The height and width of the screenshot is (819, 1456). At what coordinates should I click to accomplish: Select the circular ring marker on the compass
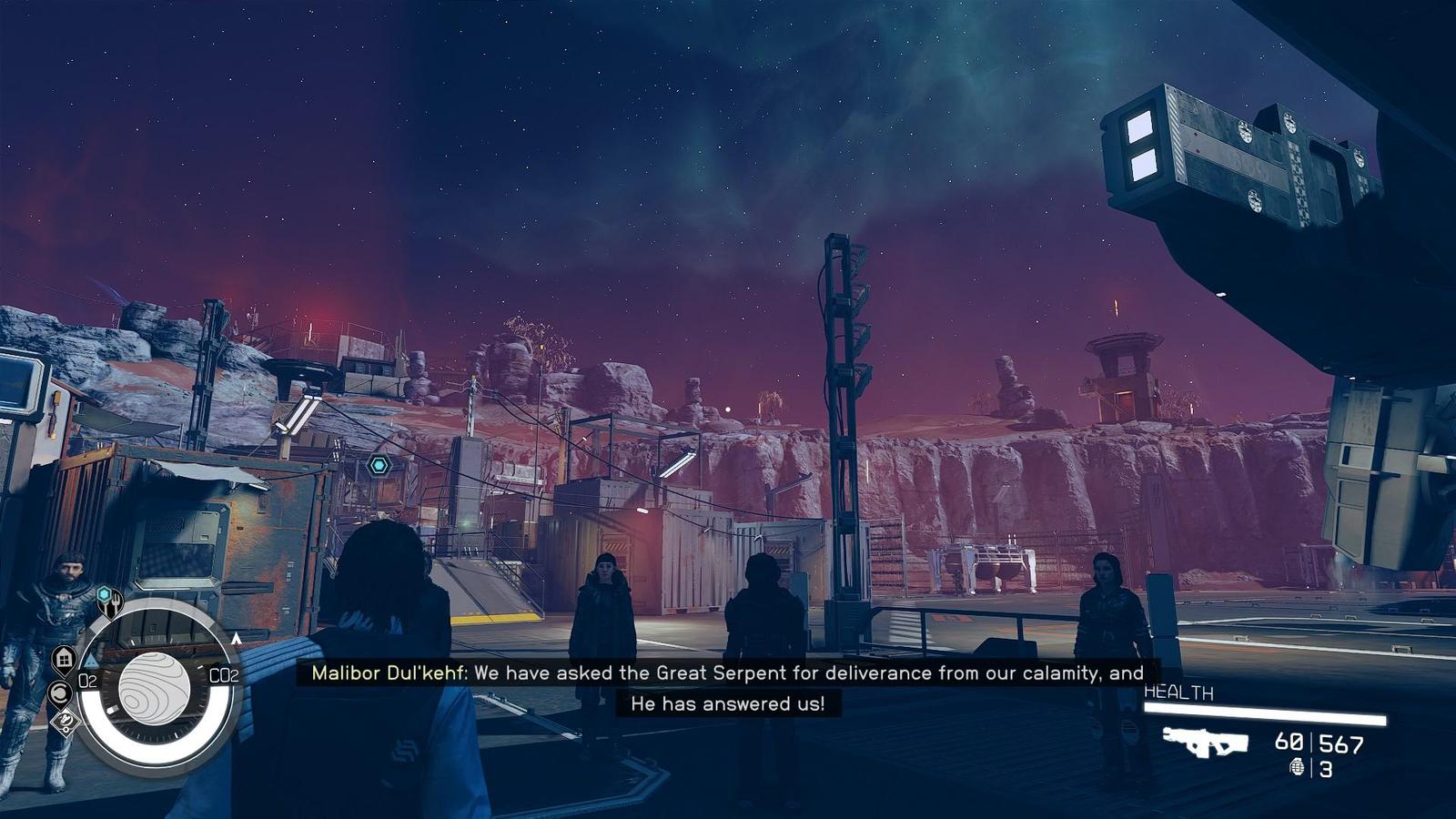coord(59,693)
